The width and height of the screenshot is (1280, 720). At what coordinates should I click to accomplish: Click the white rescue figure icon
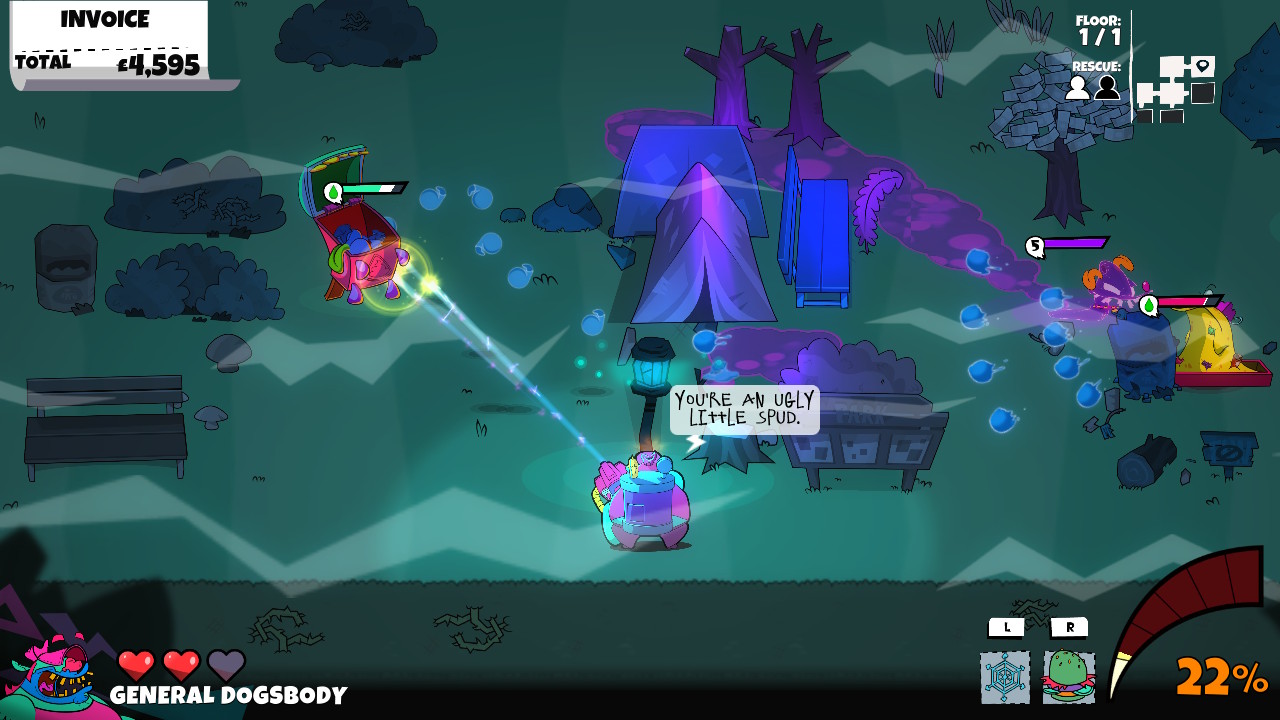coord(1075,89)
